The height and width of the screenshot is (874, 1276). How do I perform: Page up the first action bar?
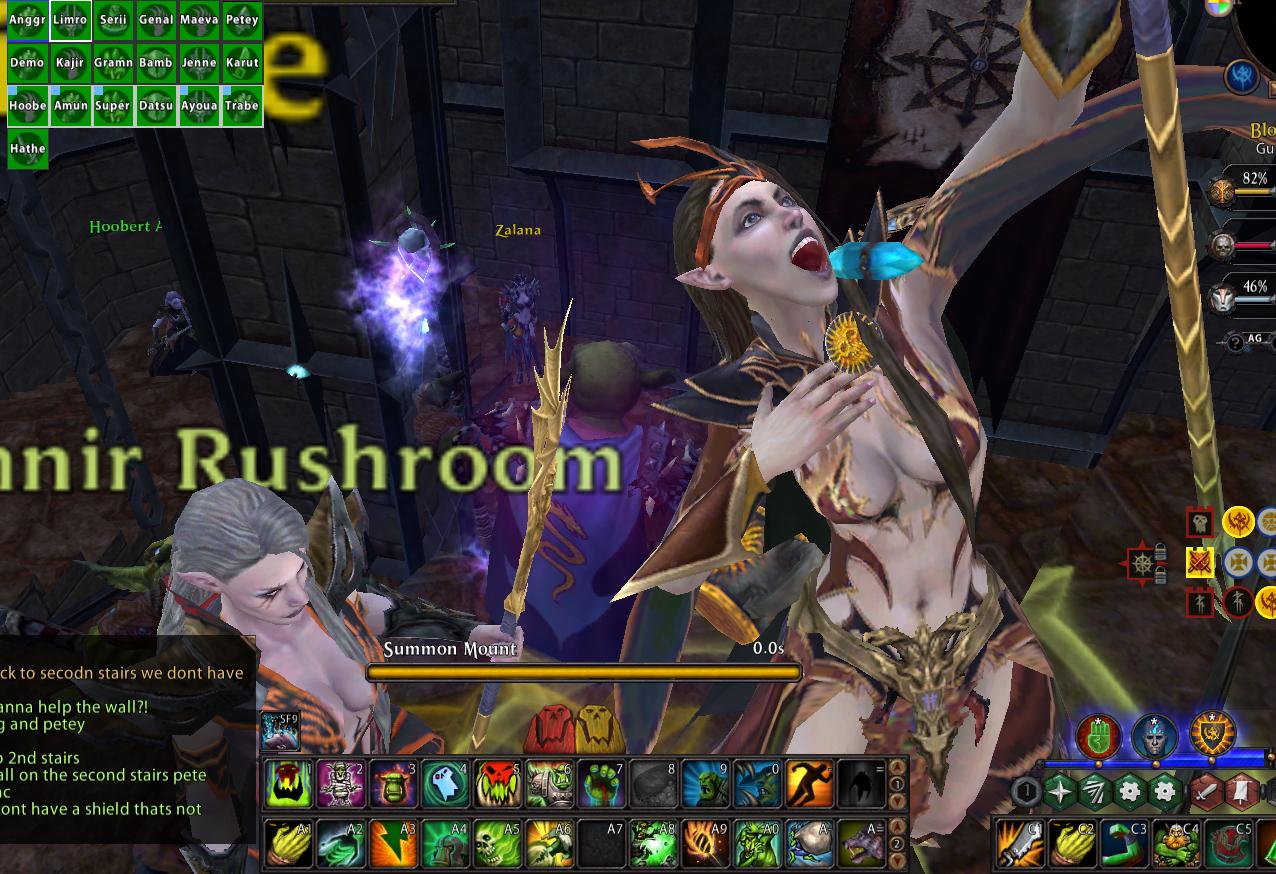pyautogui.click(x=897, y=769)
